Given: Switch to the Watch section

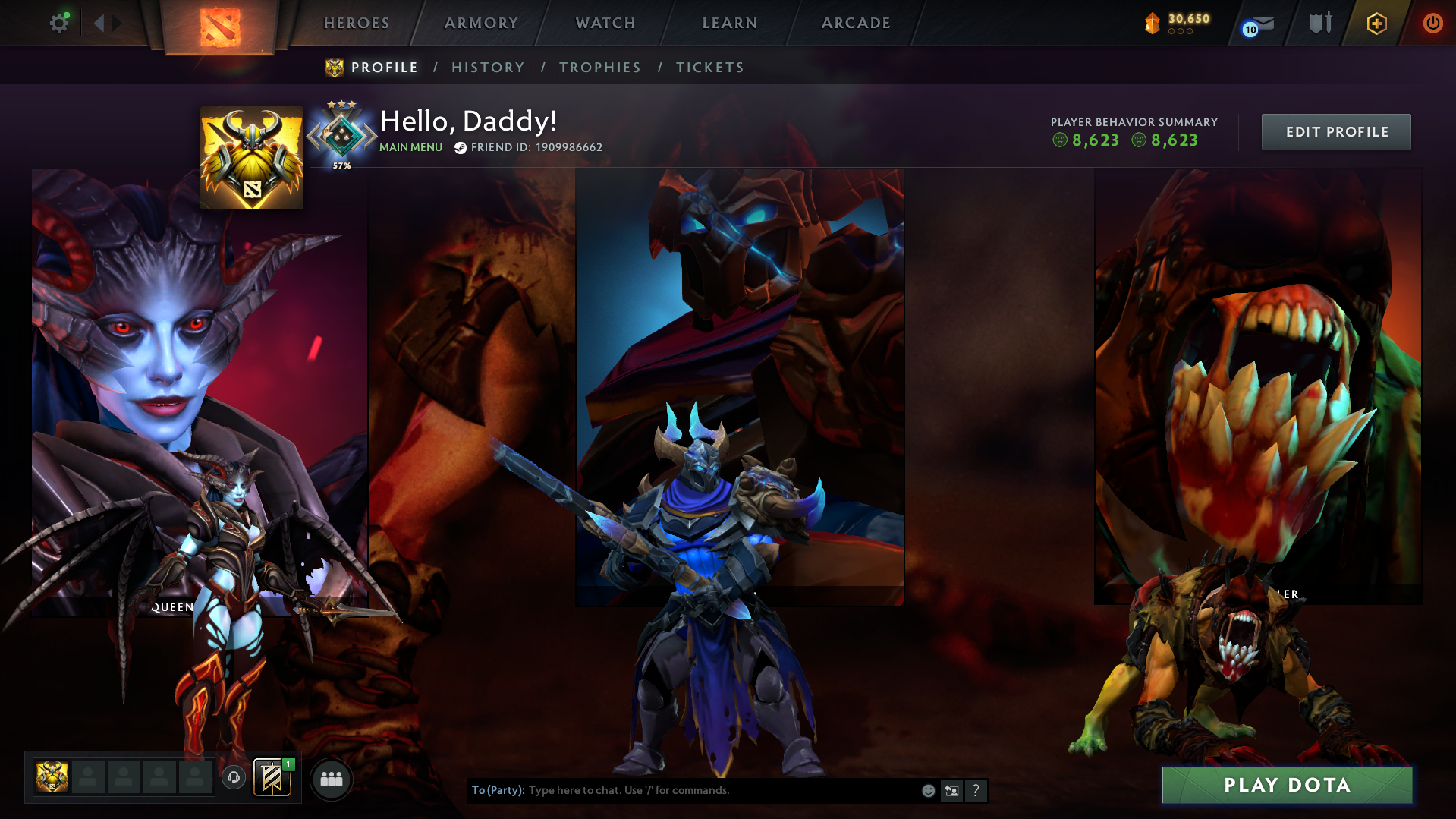Looking at the screenshot, I should click(x=605, y=24).
